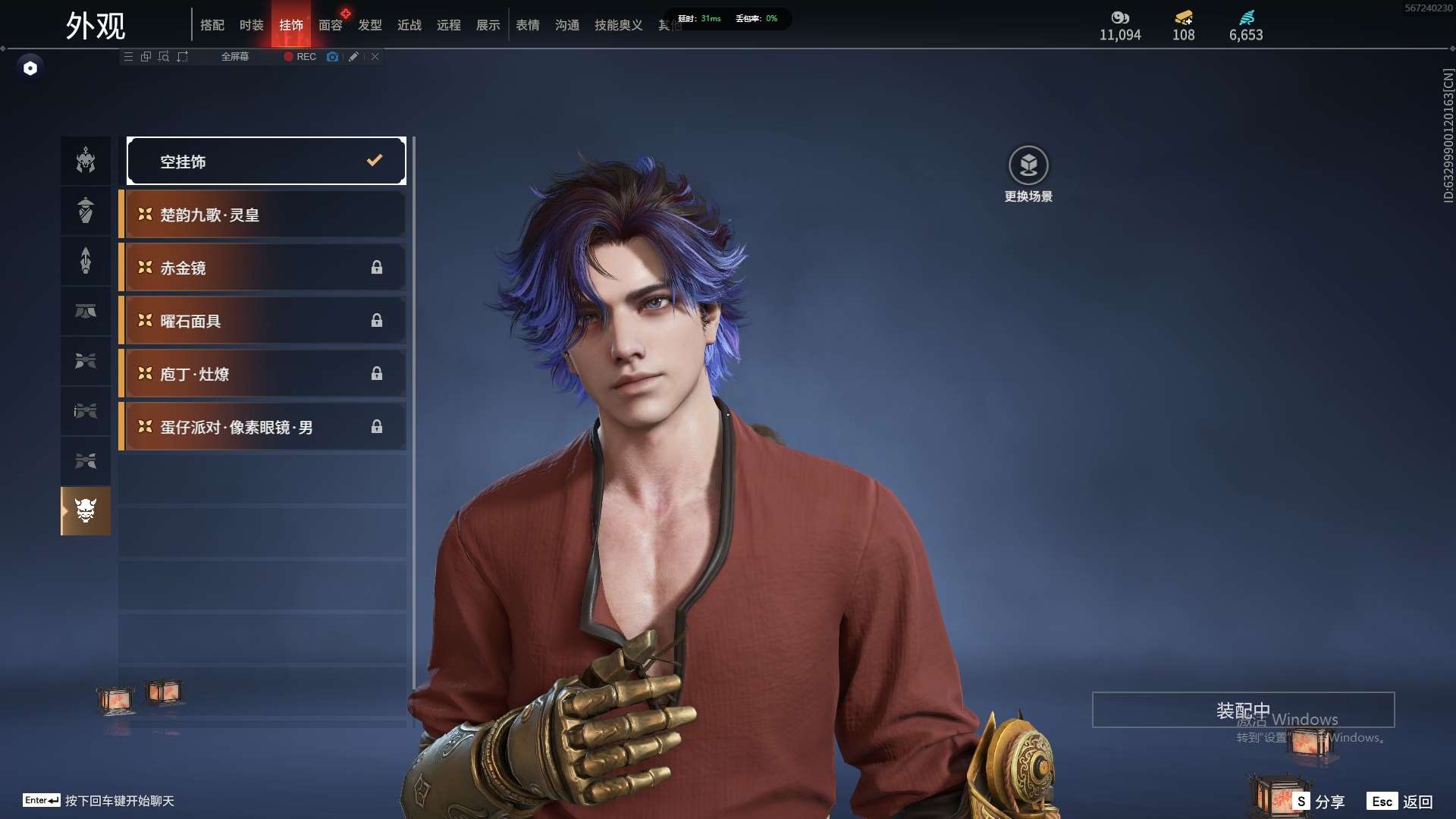
Task: Select the demon mask accessory category
Action: pos(86,511)
